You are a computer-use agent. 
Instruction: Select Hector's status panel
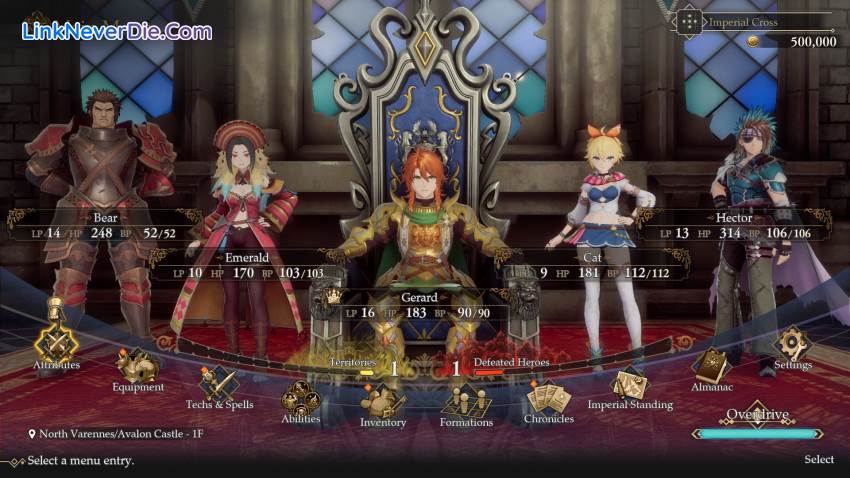pyautogui.click(x=735, y=226)
